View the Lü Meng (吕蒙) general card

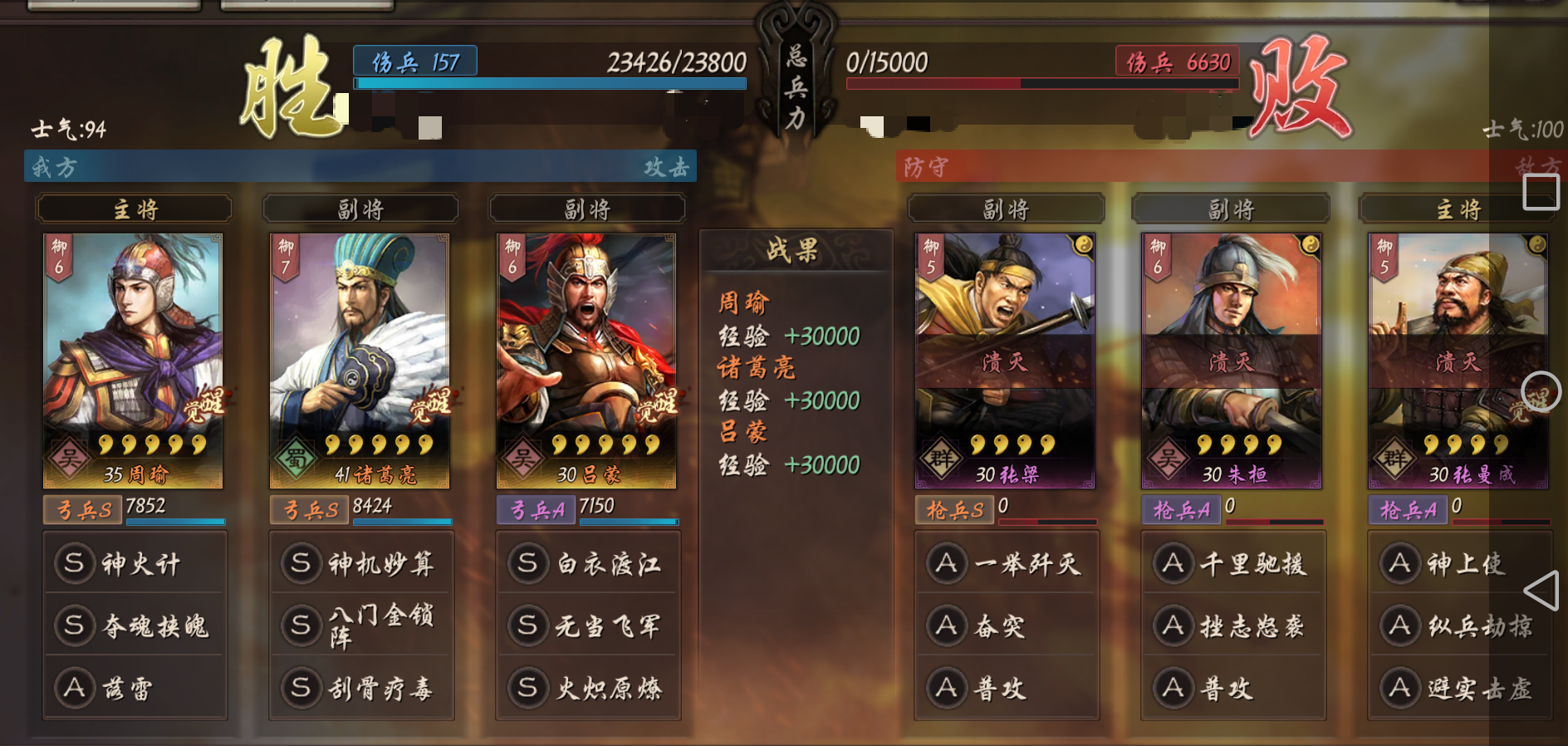pyautogui.click(x=586, y=361)
